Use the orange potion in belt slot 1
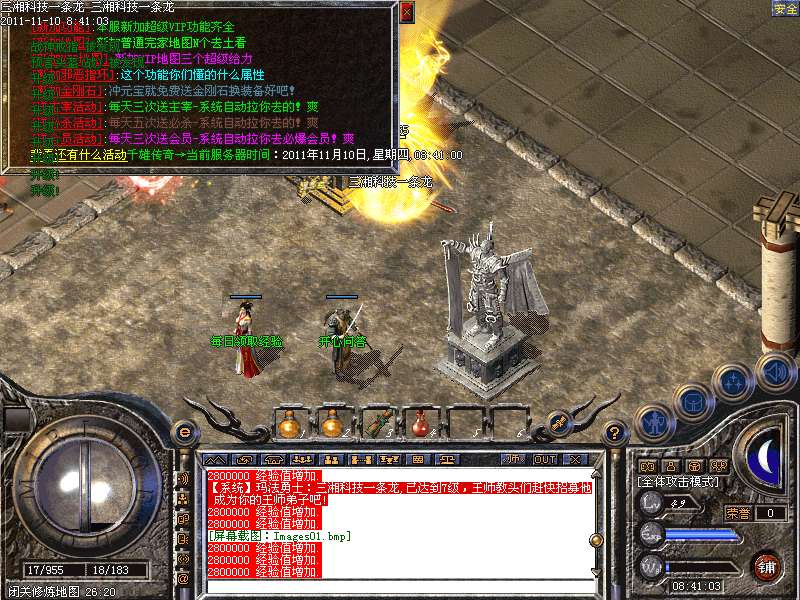Viewport: 800px width, 600px height. click(x=289, y=424)
